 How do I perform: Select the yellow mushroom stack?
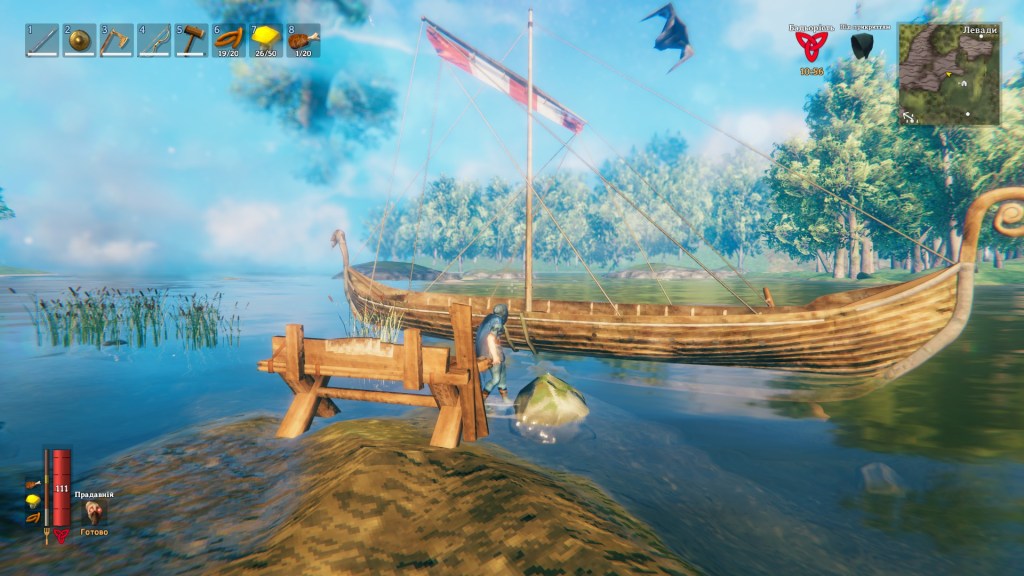(x=266, y=39)
